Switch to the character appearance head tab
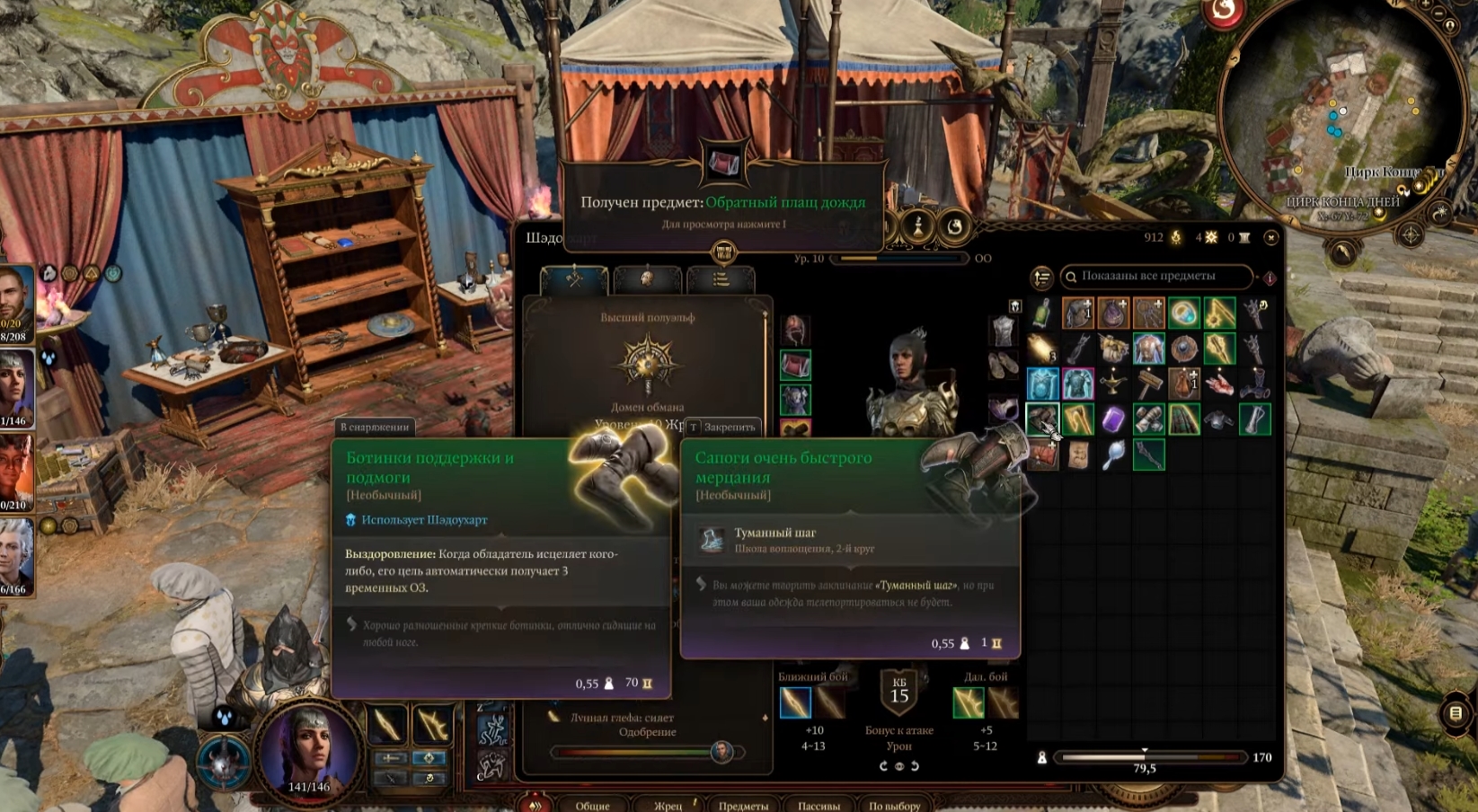Viewport: 1478px width, 812px height. pyautogui.click(x=647, y=279)
